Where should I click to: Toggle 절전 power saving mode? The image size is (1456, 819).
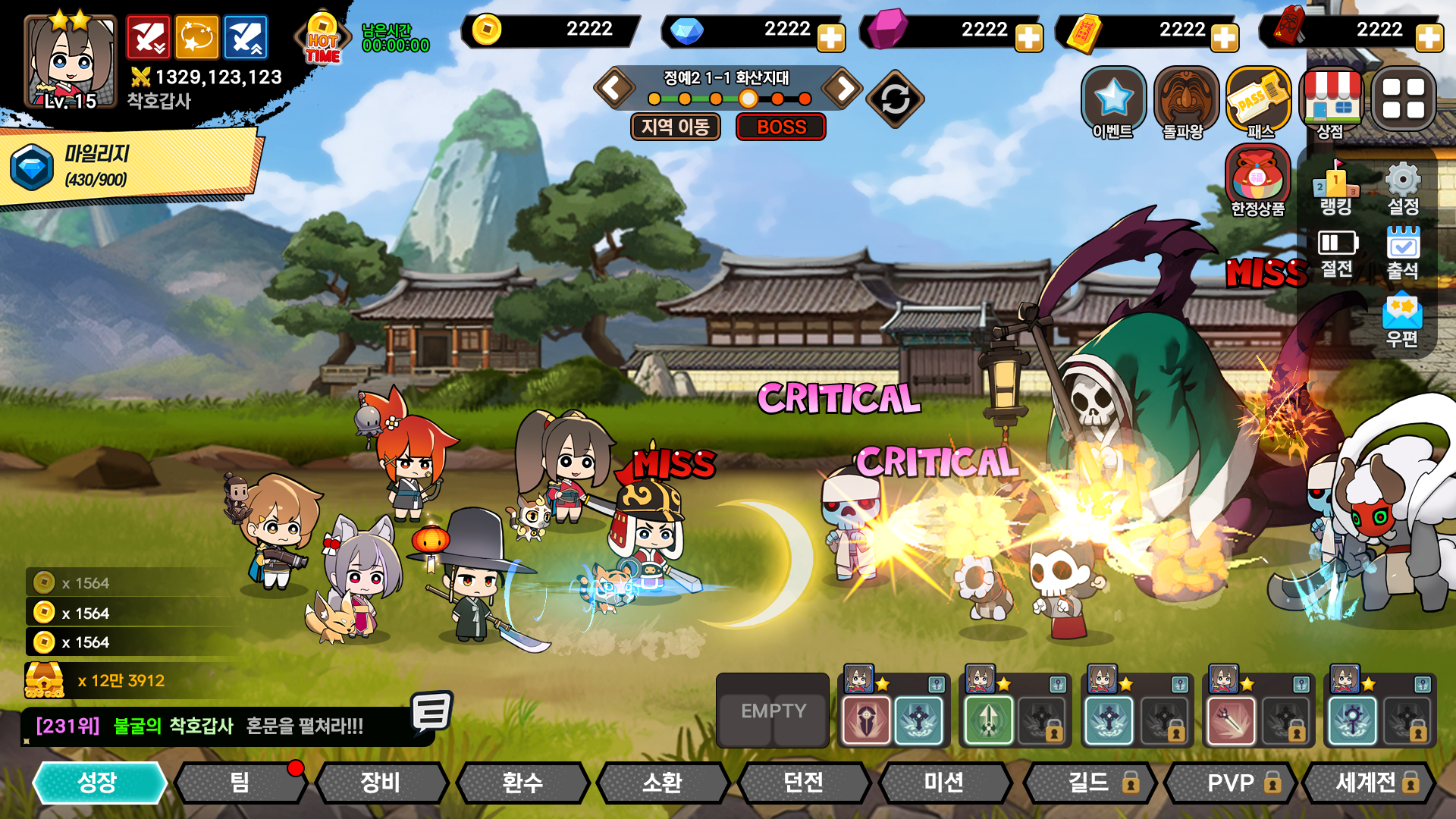click(x=1336, y=252)
